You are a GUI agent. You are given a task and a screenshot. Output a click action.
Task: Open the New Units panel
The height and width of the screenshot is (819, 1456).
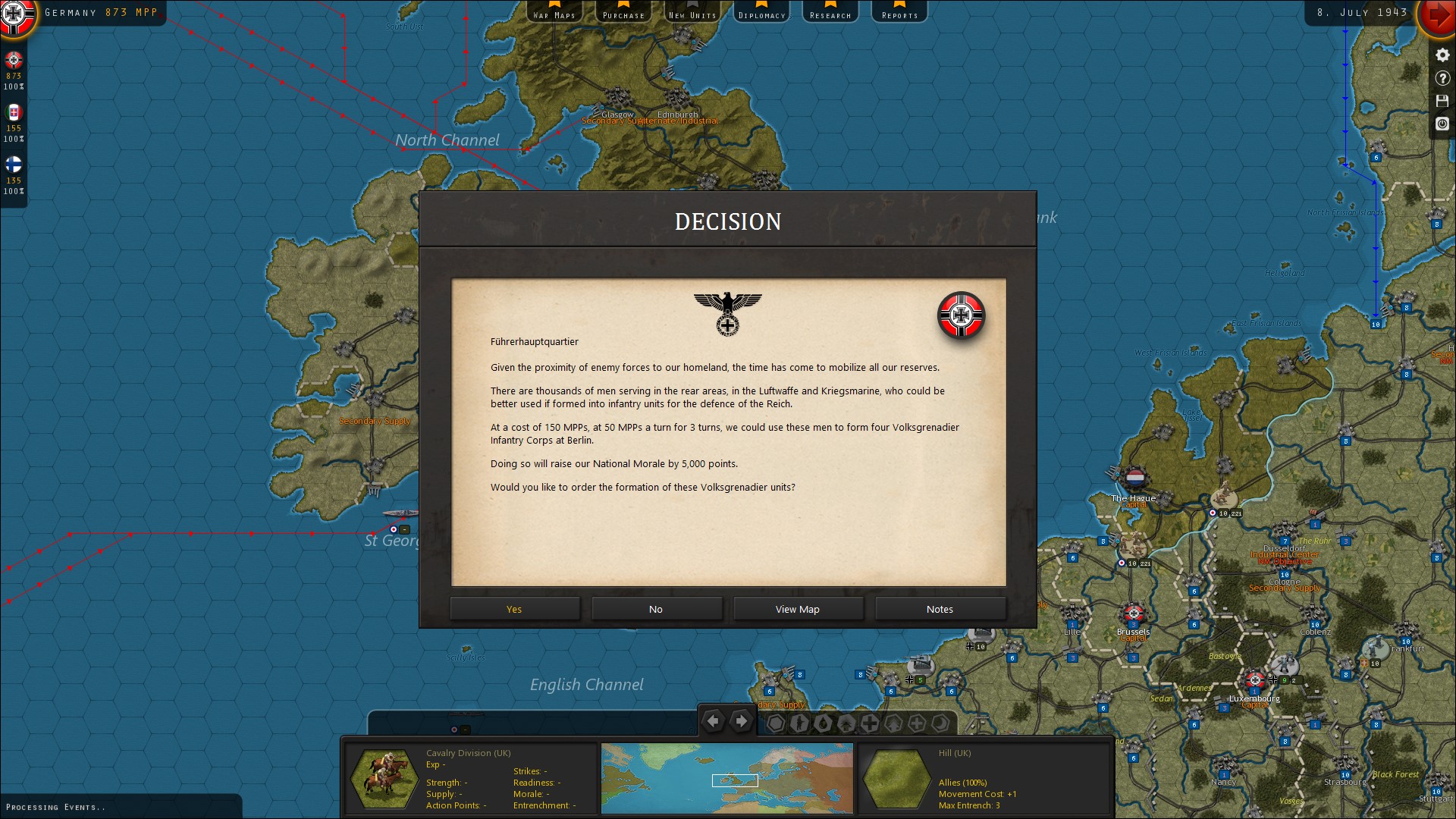point(692,11)
